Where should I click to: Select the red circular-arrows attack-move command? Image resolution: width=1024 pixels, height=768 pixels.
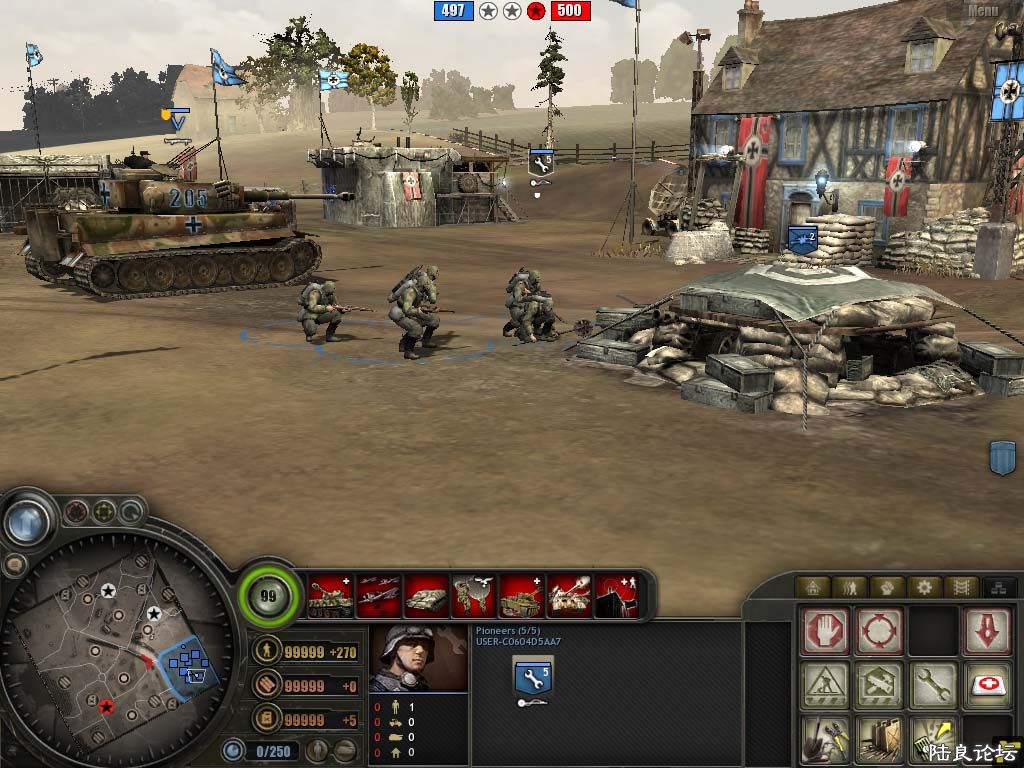(879, 631)
